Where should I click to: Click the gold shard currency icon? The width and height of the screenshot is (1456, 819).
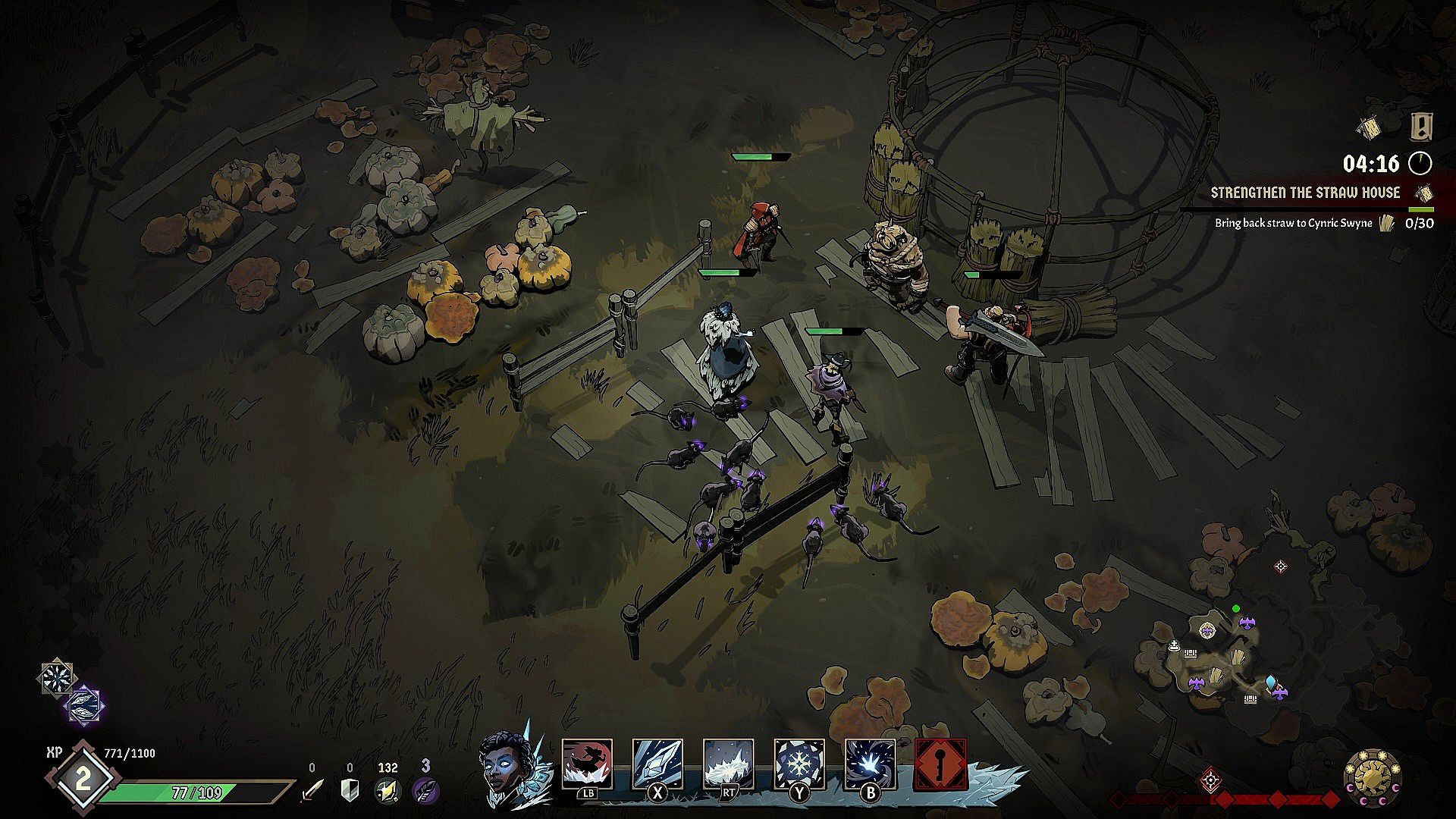point(388,790)
